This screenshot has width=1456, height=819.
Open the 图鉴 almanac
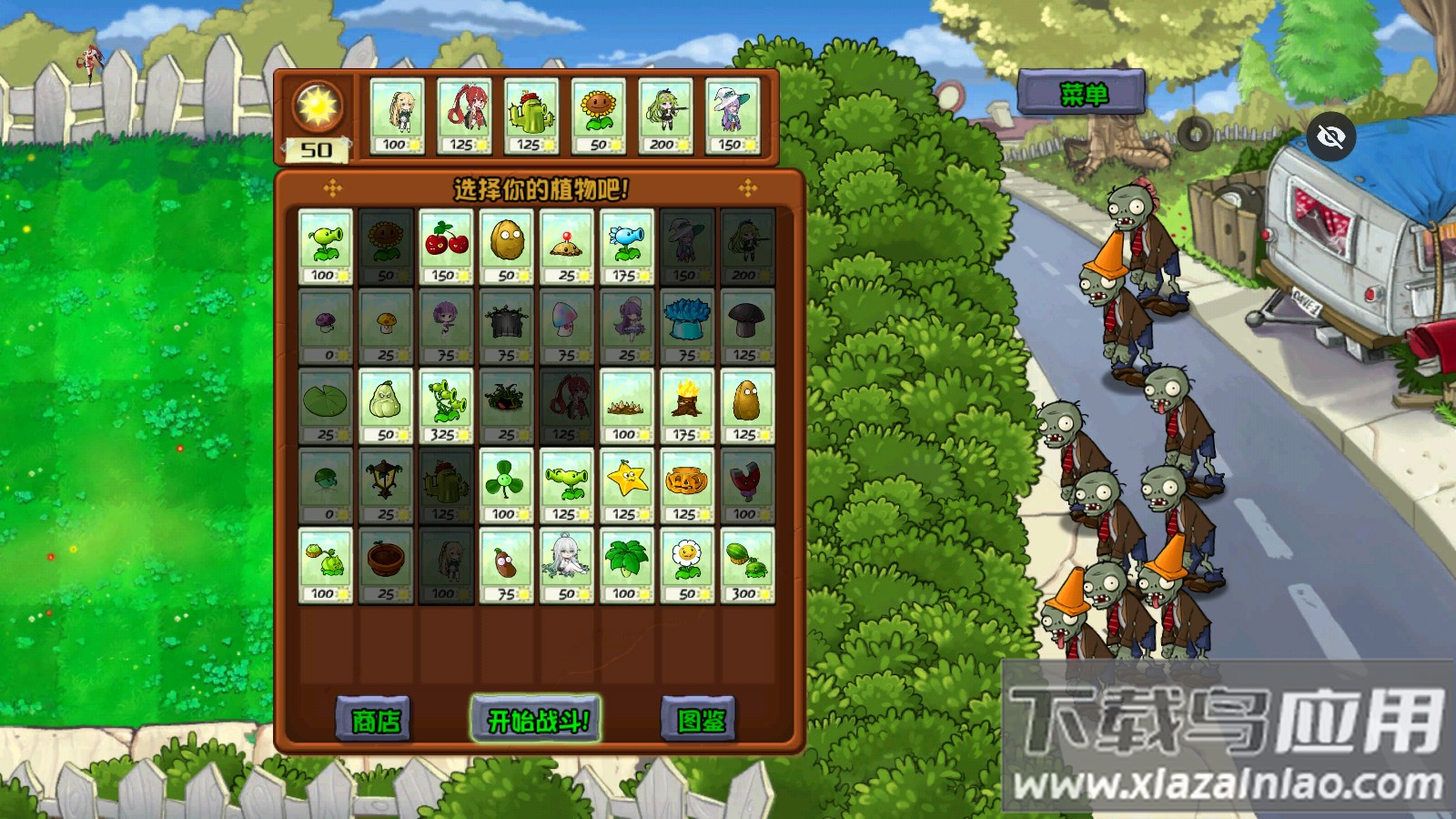[x=700, y=721]
